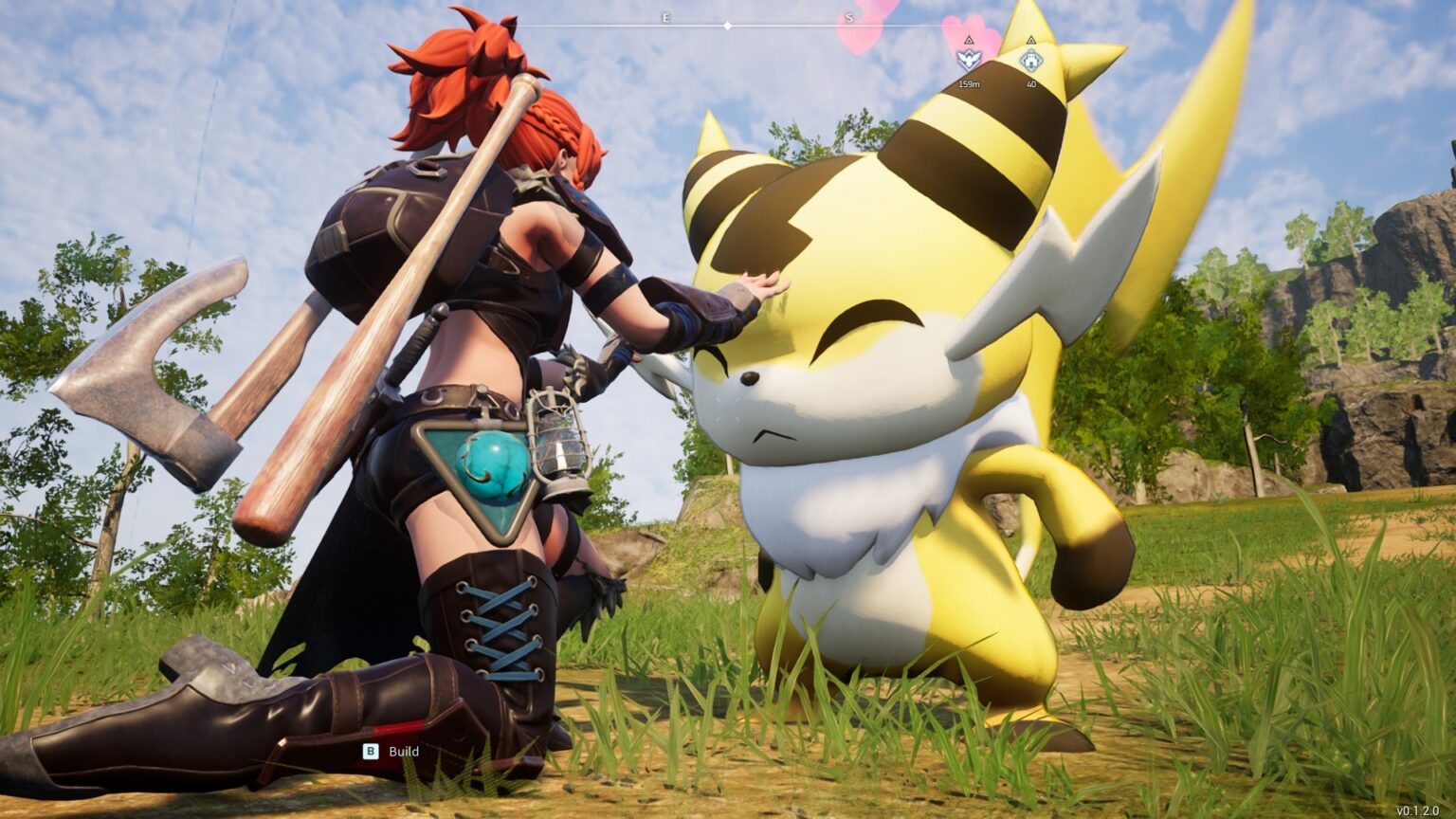Toggle the 159m distance indicator
The image size is (1456, 819).
(x=968, y=83)
